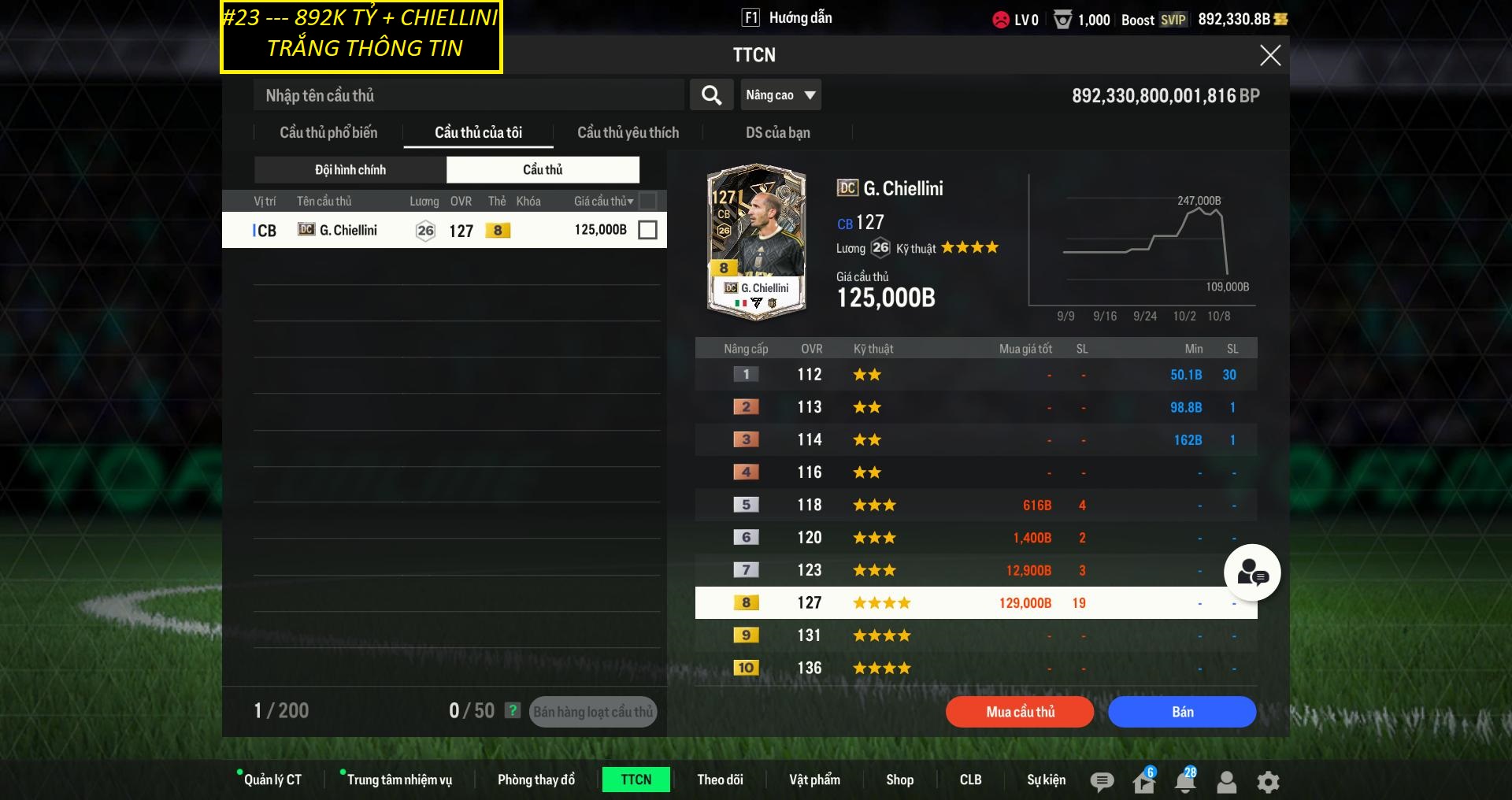The width and height of the screenshot is (1512, 800).
Task: Toggle the select-all checkbox in the list header
Action: (x=647, y=201)
